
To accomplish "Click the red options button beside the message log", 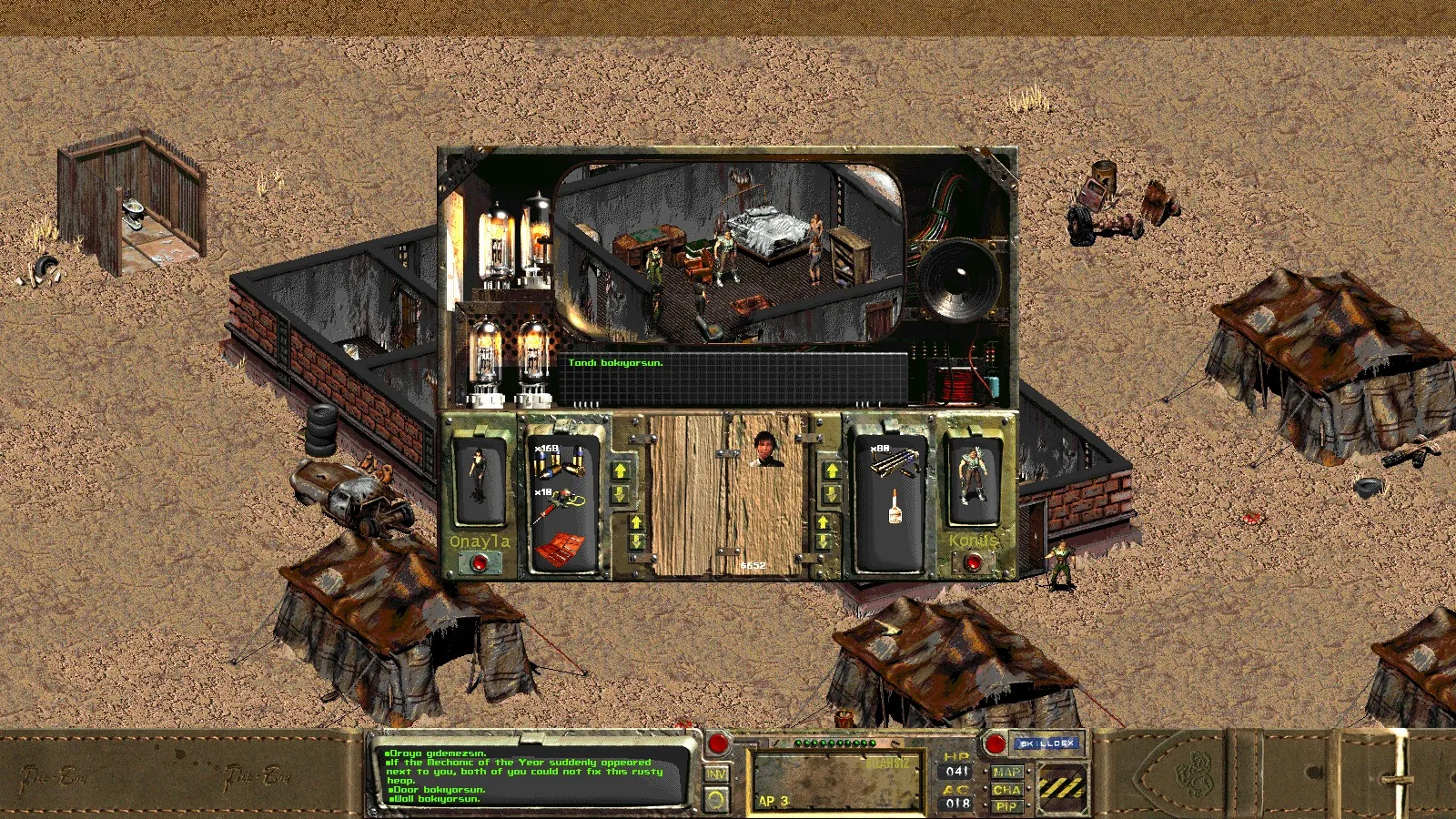I will point(718,743).
